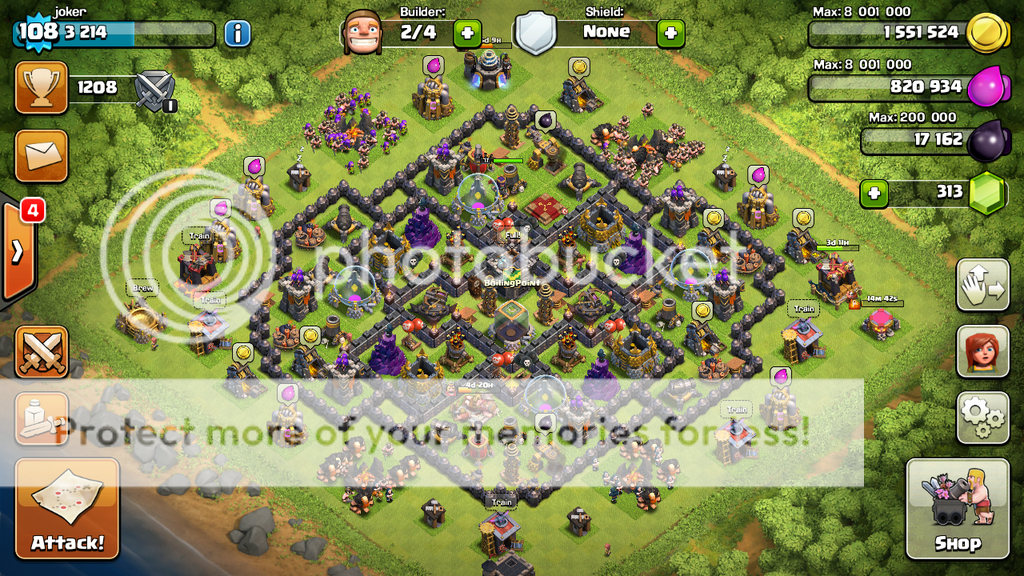Open the trophy league panel
This screenshot has height=576, width=1024.
coord(42,88)
